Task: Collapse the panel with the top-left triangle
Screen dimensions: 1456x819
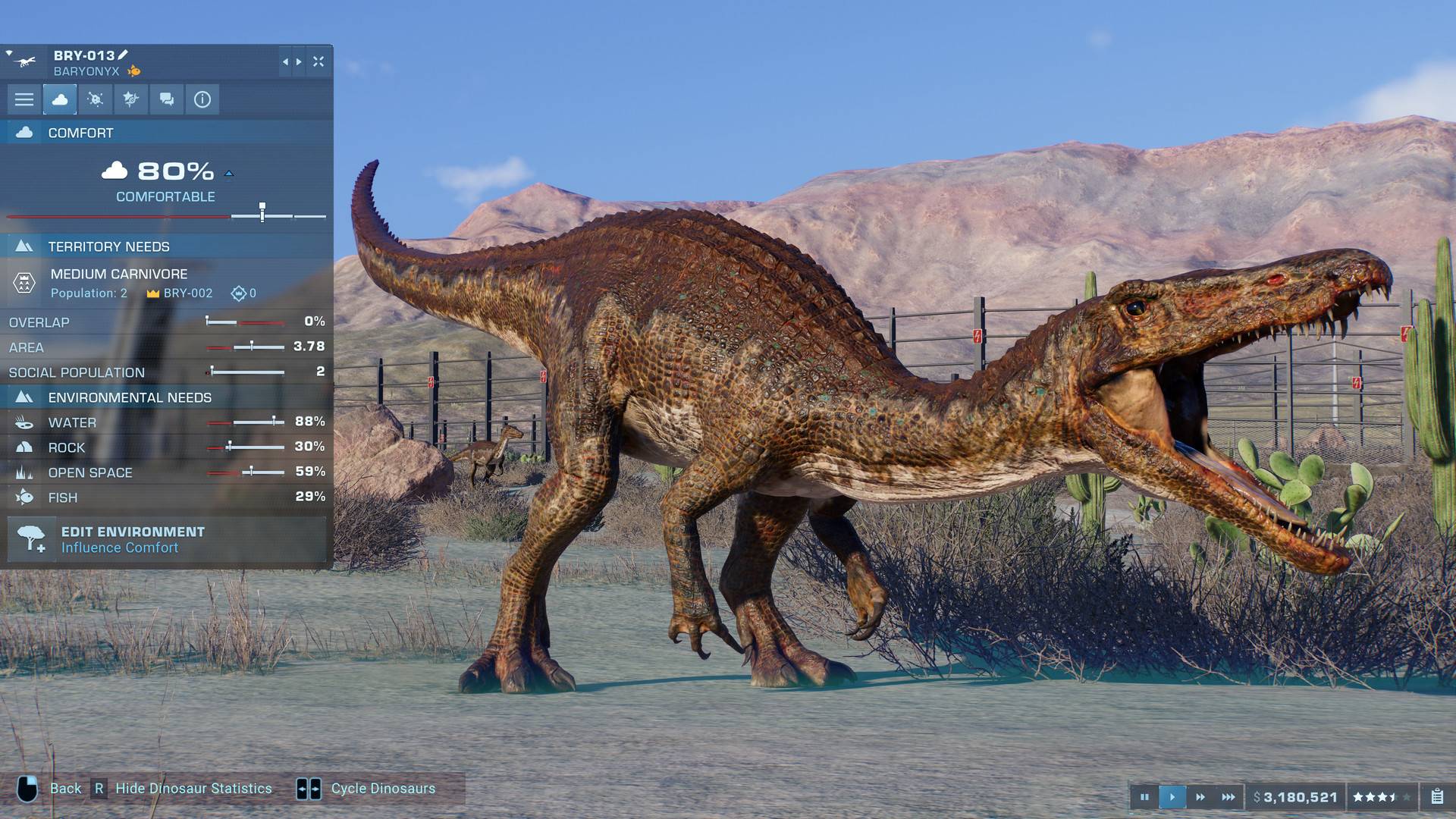Action: pyautogui.click(x=9, y=52)
